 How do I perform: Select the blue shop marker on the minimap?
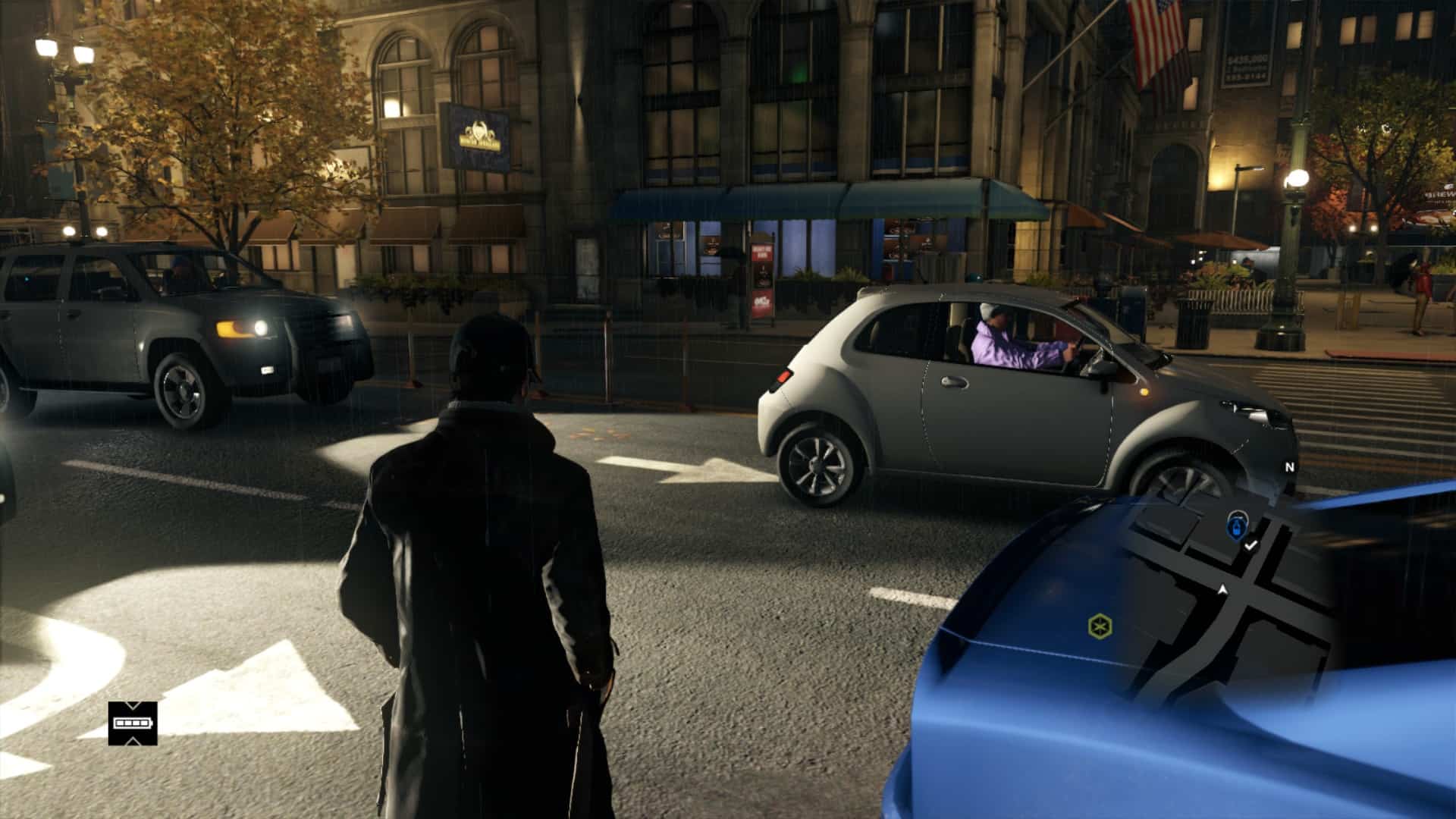click(x=1238, y=525)
